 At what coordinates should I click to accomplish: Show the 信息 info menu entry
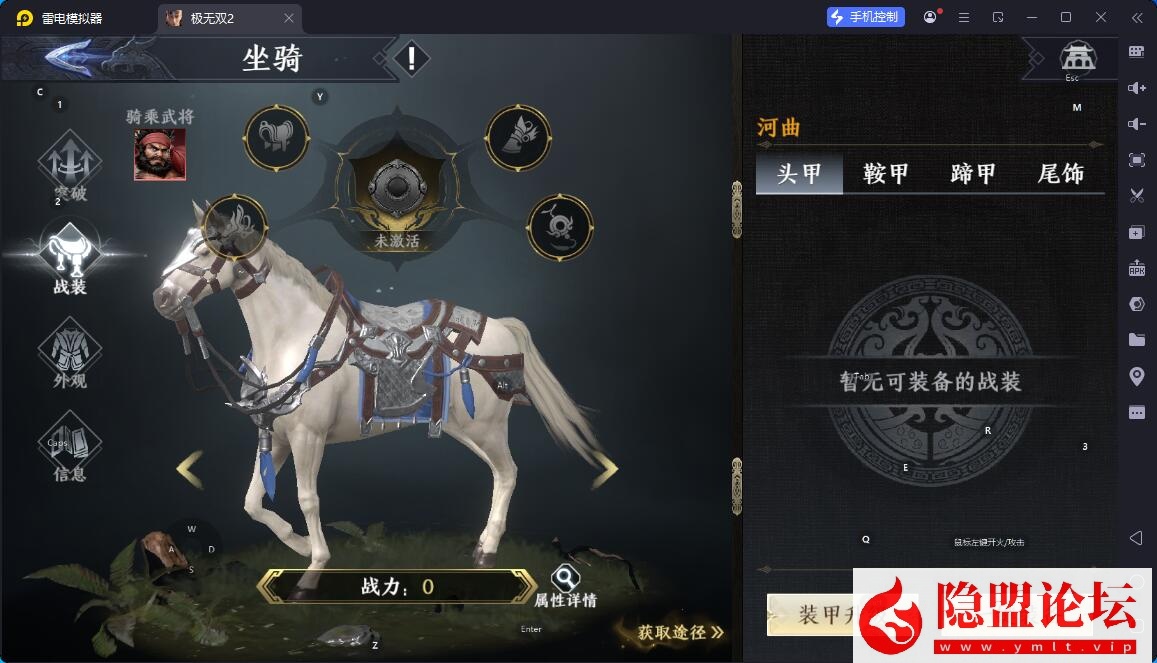click(x=70, y=449)
